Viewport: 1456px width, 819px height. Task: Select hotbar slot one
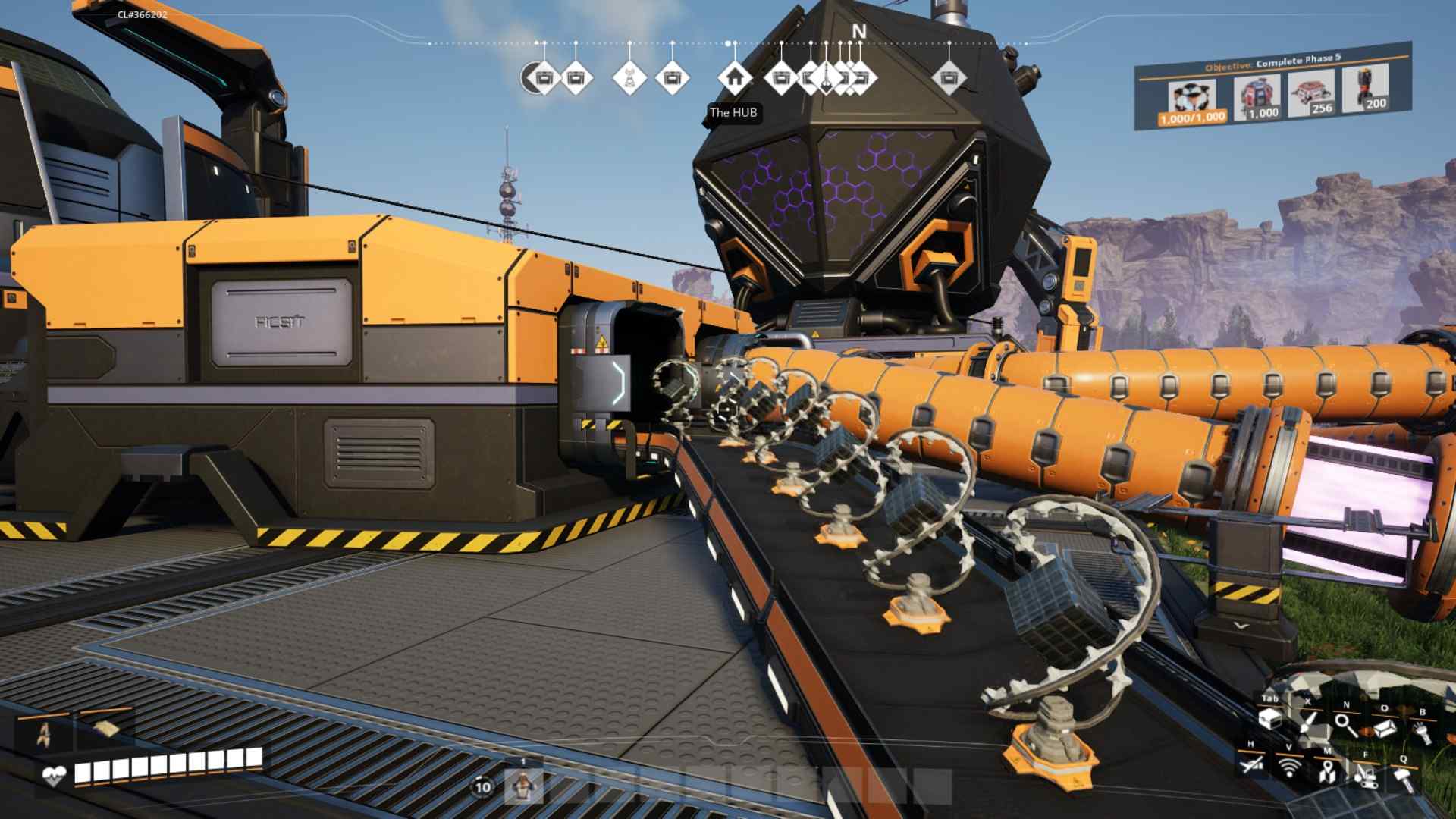click(523, 786)
